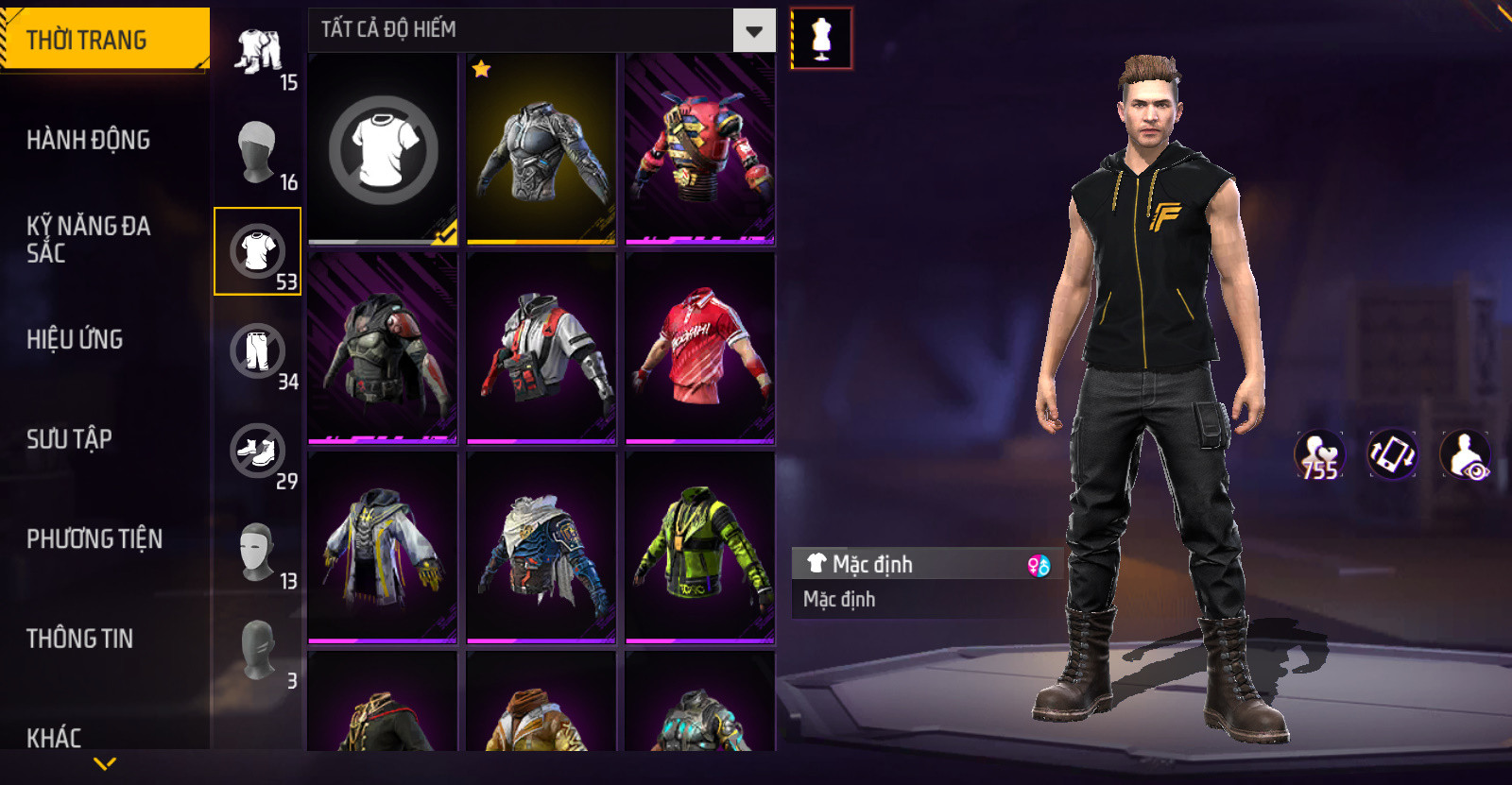Toggle the character view eye icon
The height and width of the screenshot is (785, 1512).
point(1466,454)
